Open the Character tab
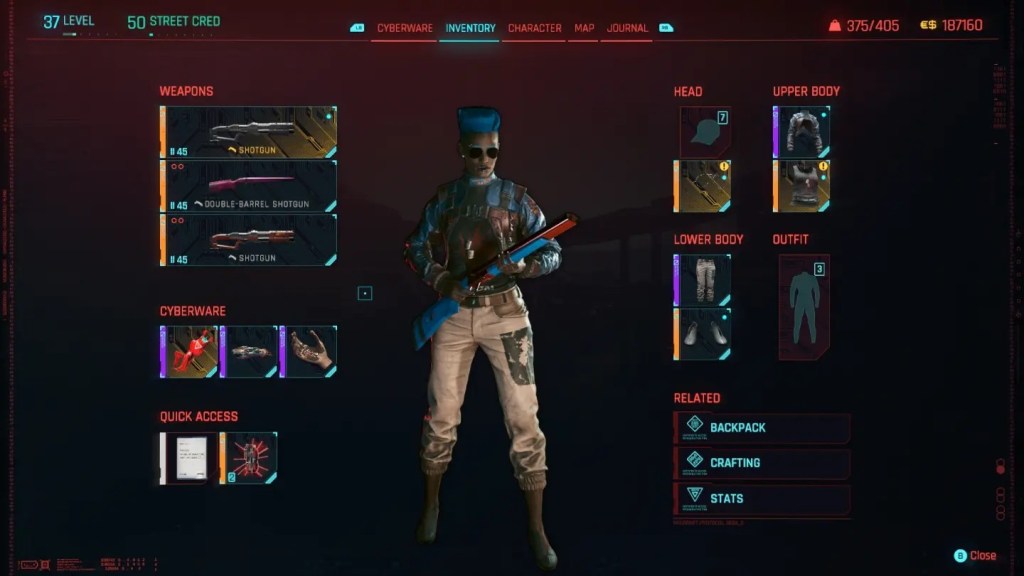1024x576 pixels. coord(535,28)
